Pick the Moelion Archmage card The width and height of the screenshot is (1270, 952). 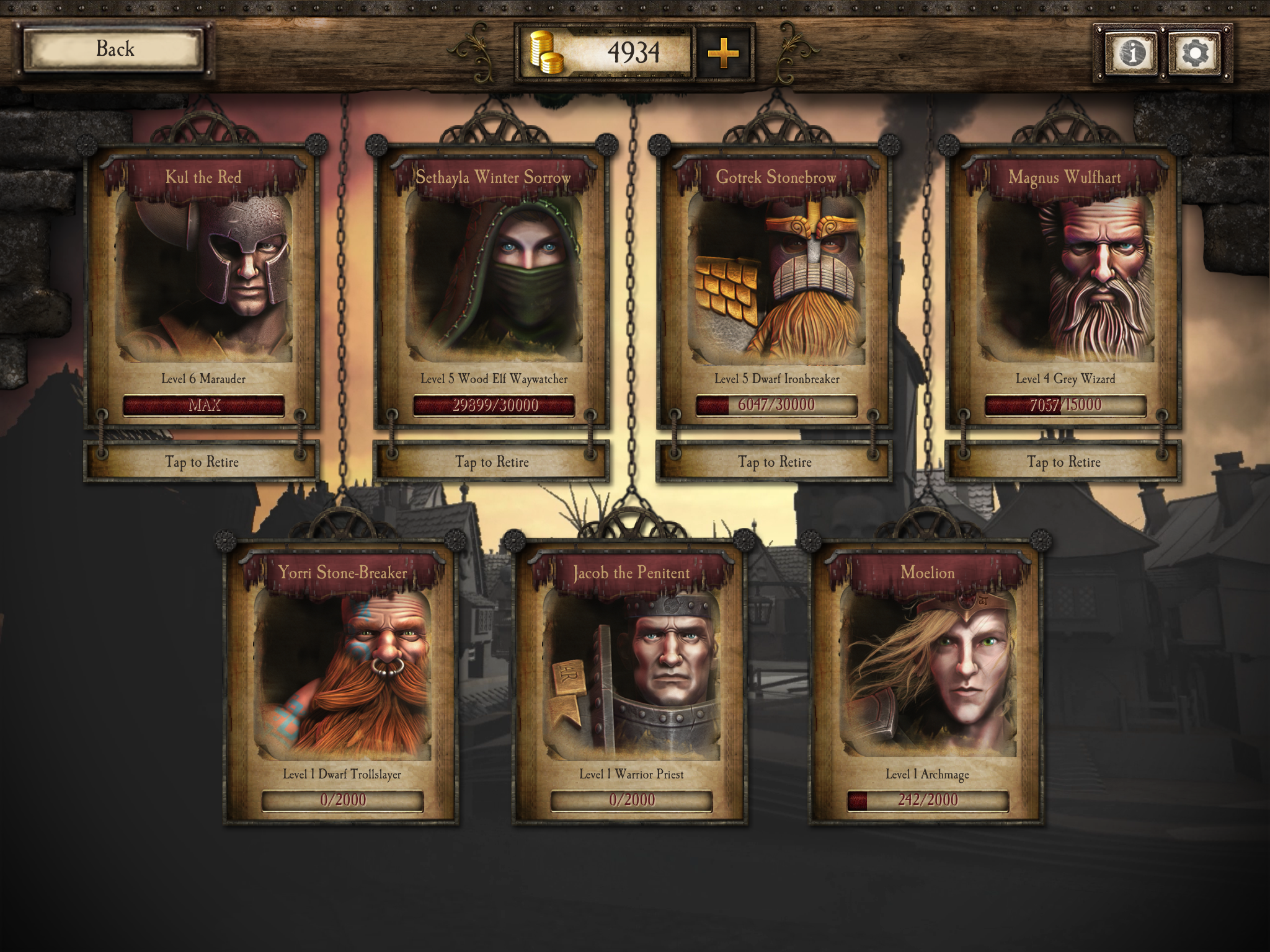click(x=928, y=676)
